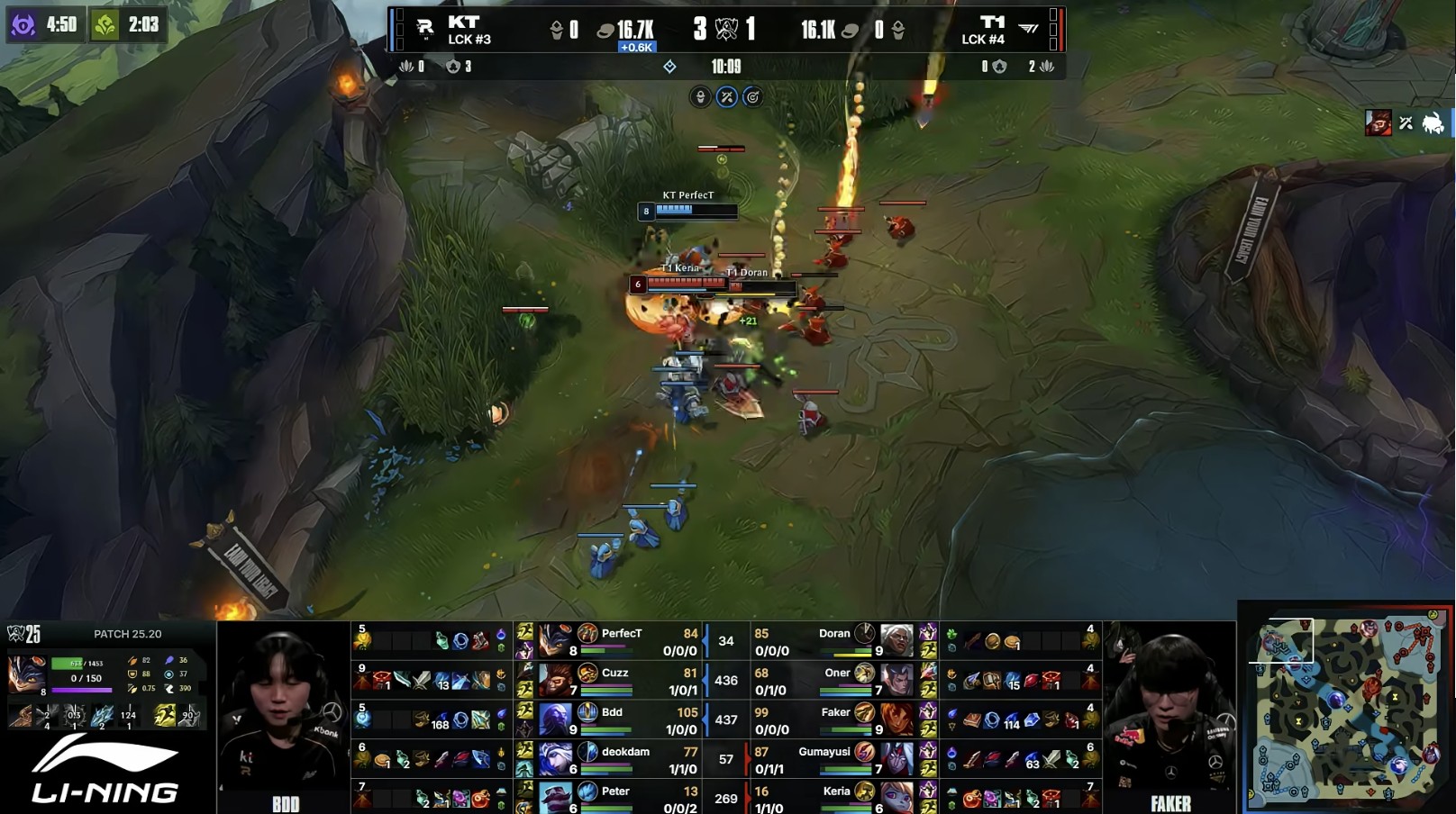
Task: Click Bdd's champion portrait in the scoreboard
Action: tap(555, 719)
